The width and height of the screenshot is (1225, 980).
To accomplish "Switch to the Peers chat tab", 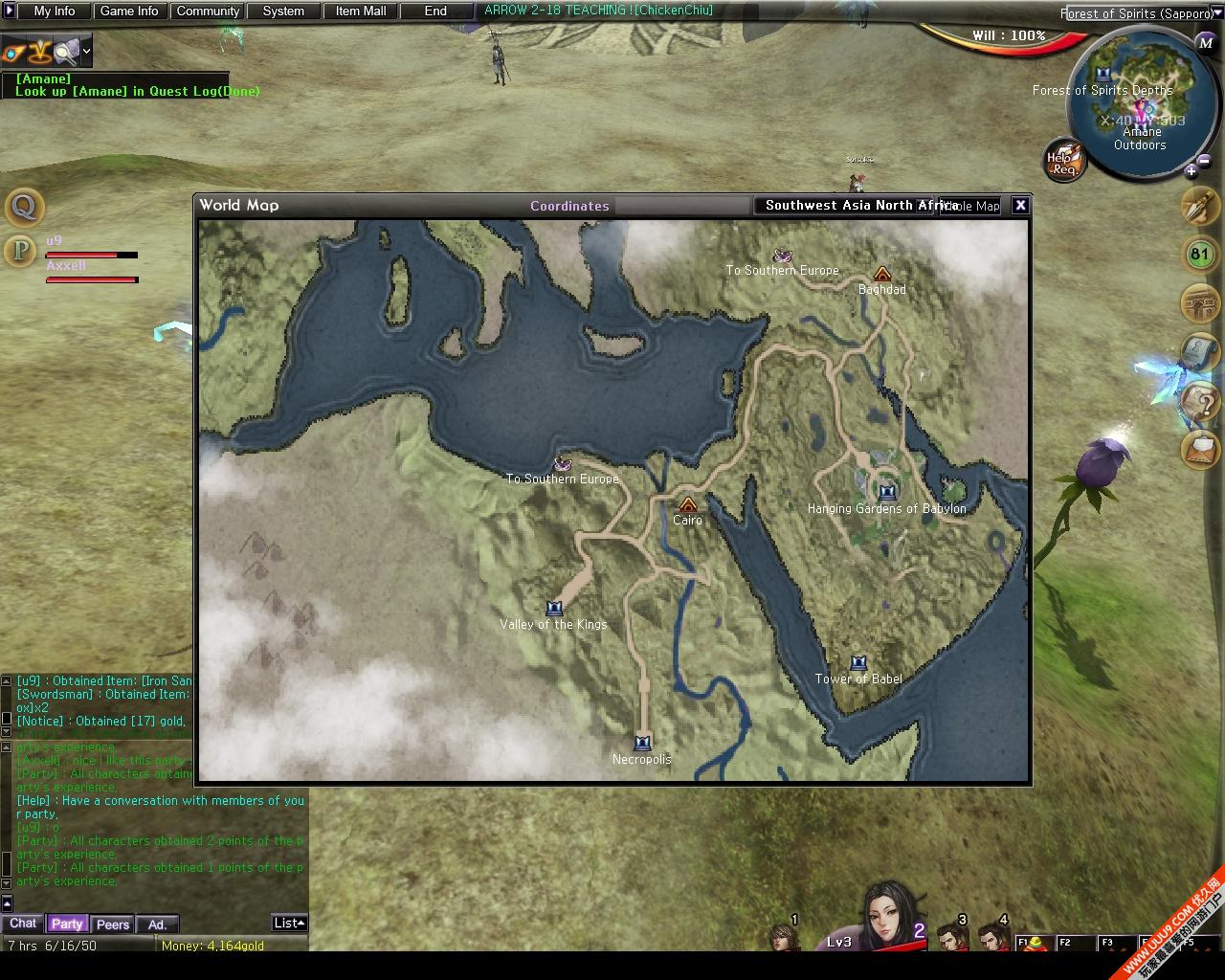I will [113, 924].
